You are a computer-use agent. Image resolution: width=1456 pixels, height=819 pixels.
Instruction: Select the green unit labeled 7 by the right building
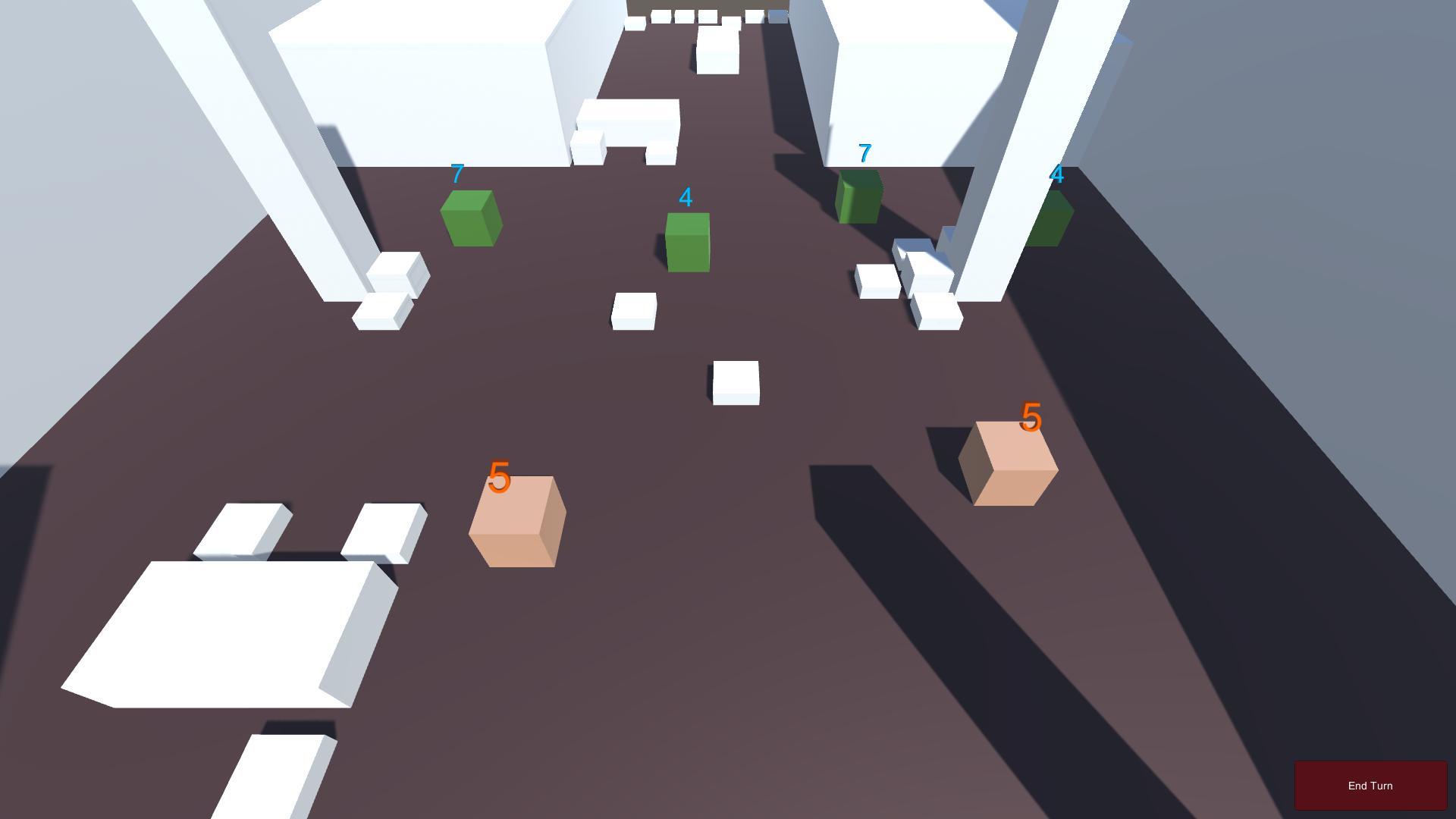click(x=861, y=197)
